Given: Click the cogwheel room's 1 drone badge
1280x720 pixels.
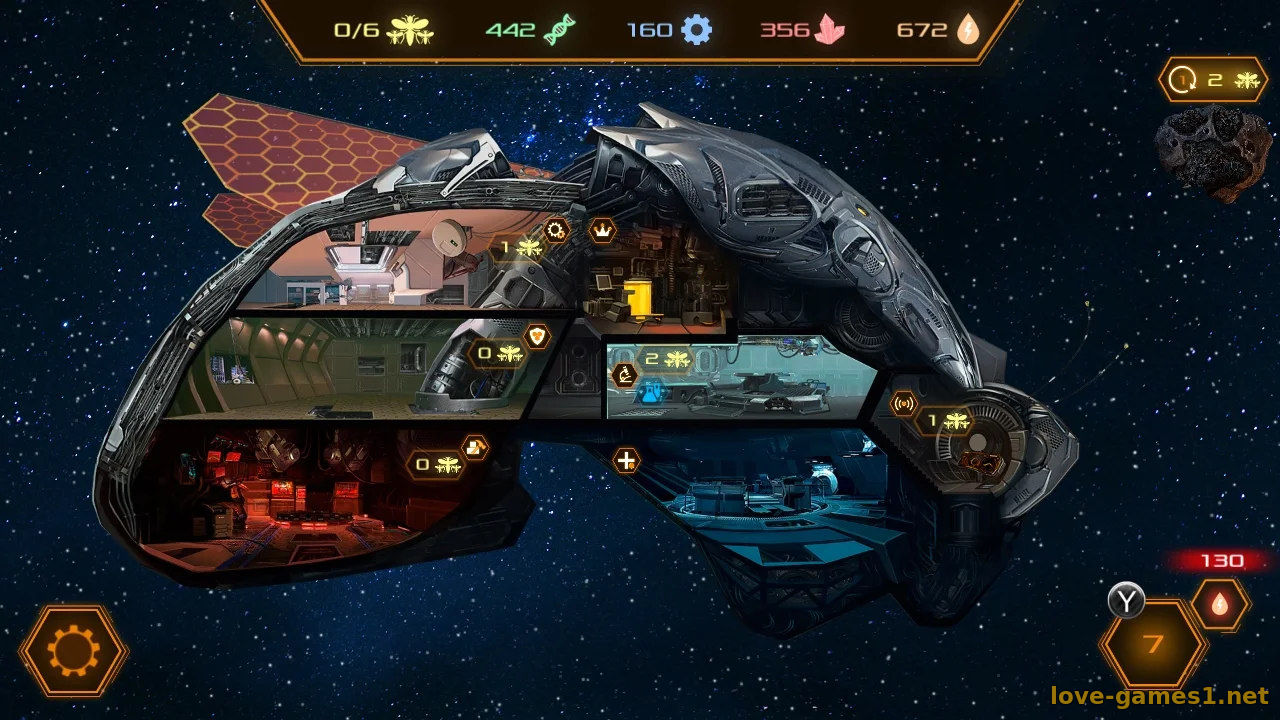Looking at the screenshot, I should coord(519,247).
